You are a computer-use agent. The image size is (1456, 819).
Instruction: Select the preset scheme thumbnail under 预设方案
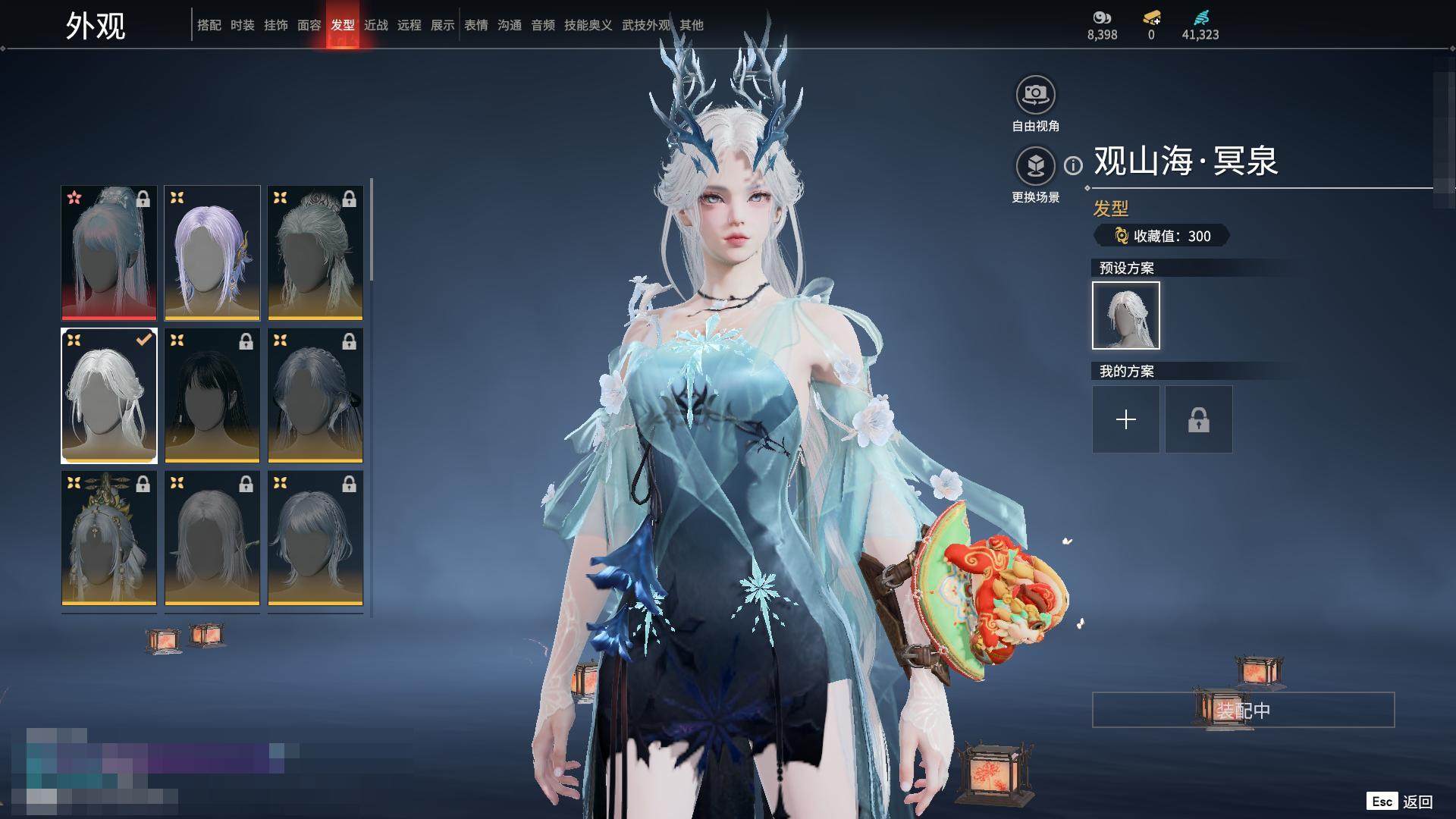(1125, 315)
